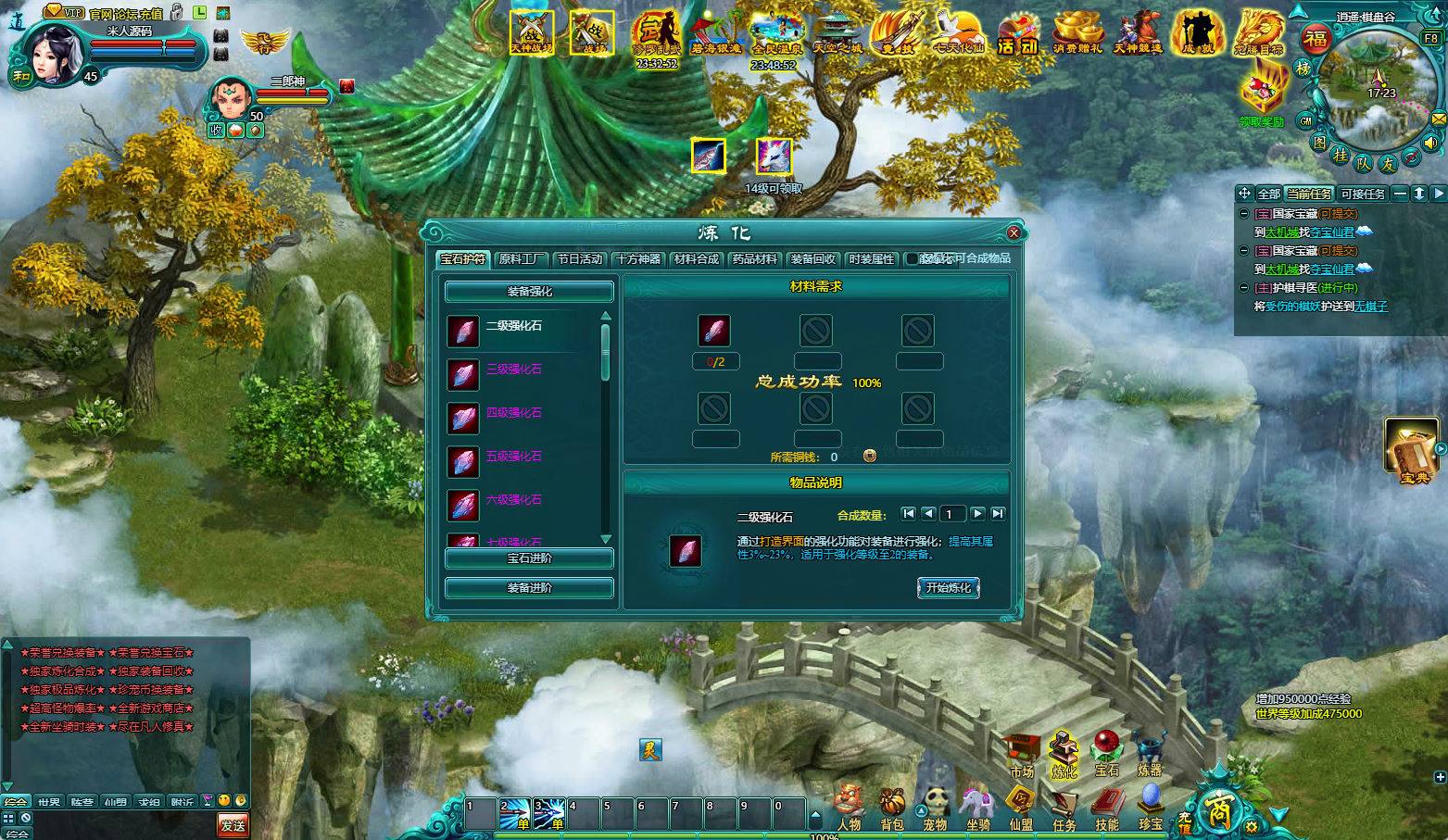Select the 五级强化石 recipe
This screenshot has height=840, width=1448.
click(513, 457)
